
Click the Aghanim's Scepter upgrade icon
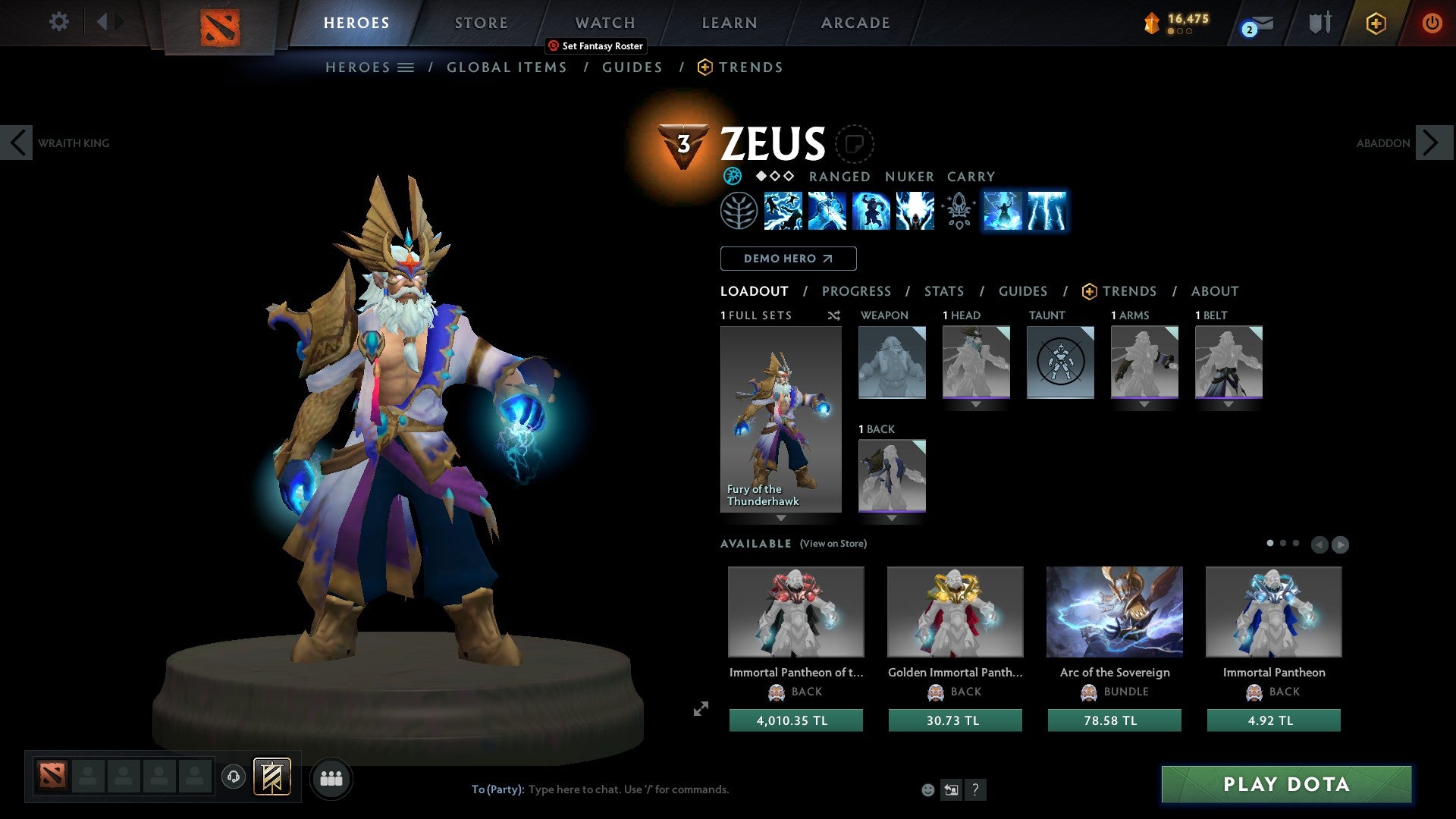(956, 212)
